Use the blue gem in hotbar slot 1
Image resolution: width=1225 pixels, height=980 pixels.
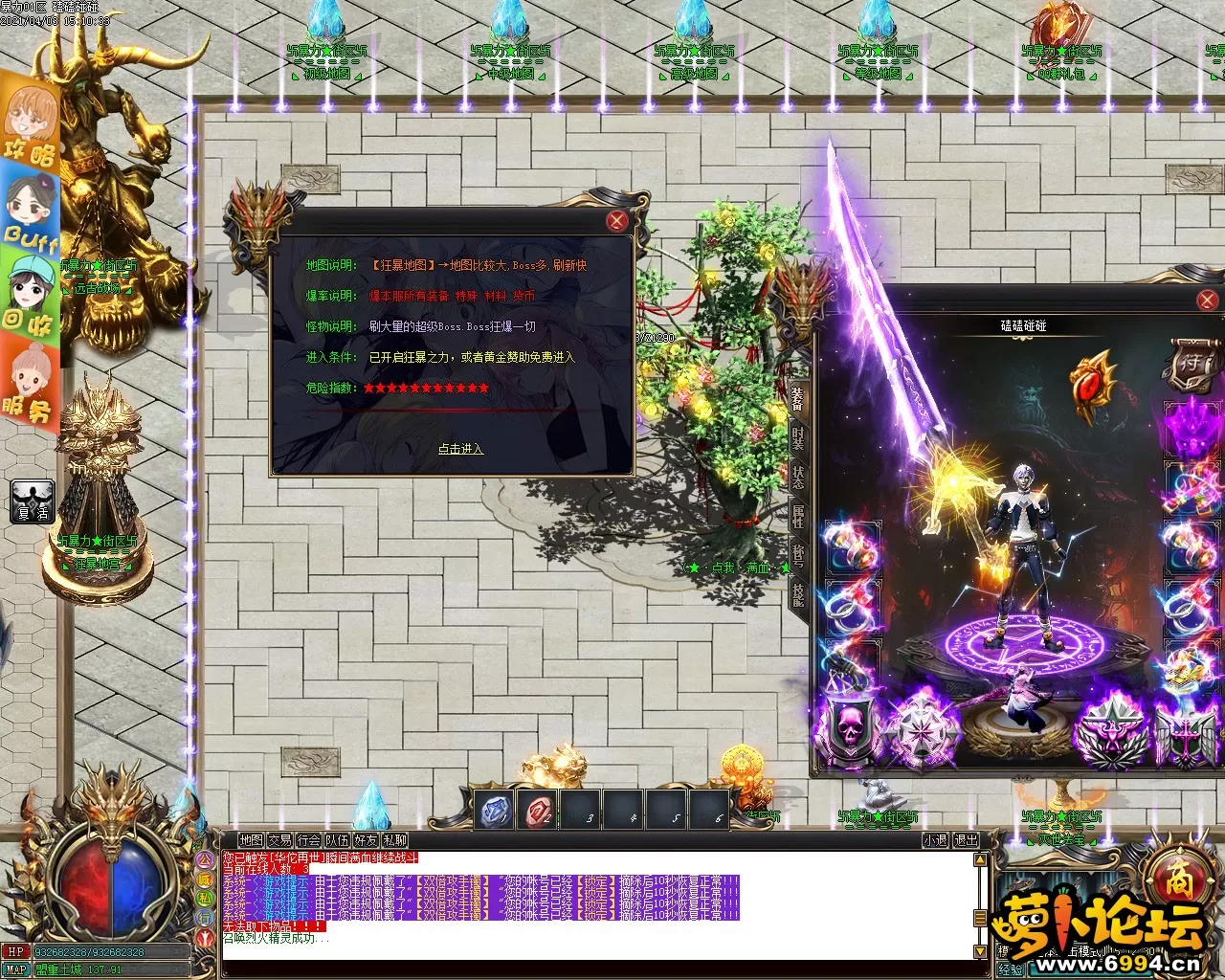pyautogui.click(x=494, y=811)
